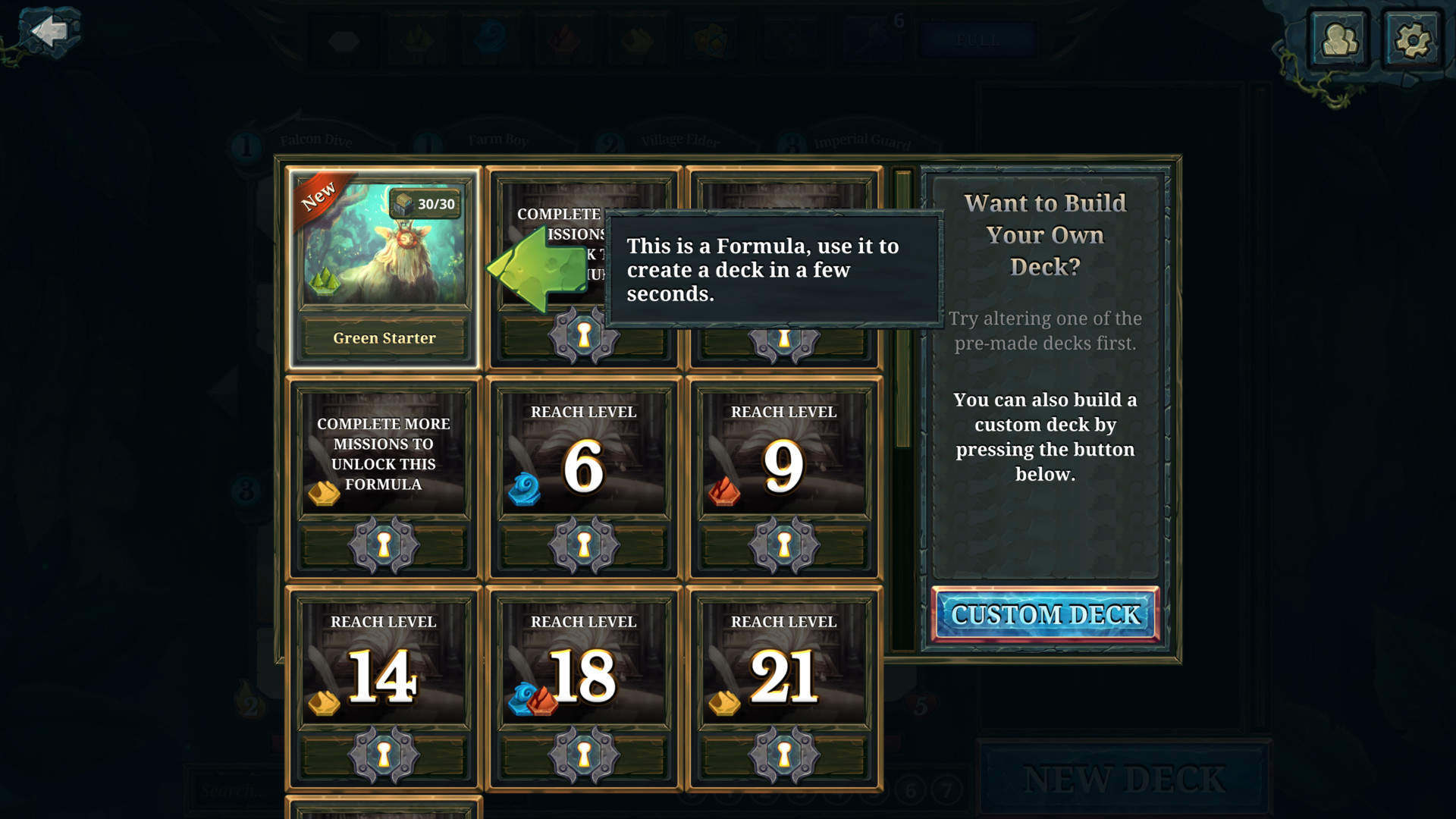This screenshot has width=1456, height=819.
Task: Click the formula list scrollbar
Action: 902,311
